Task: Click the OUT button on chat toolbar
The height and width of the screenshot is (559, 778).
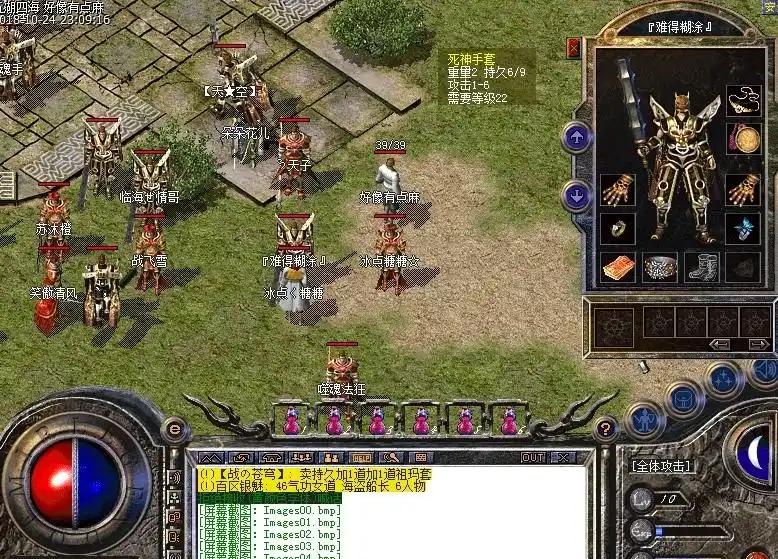Action: point(533,457)
